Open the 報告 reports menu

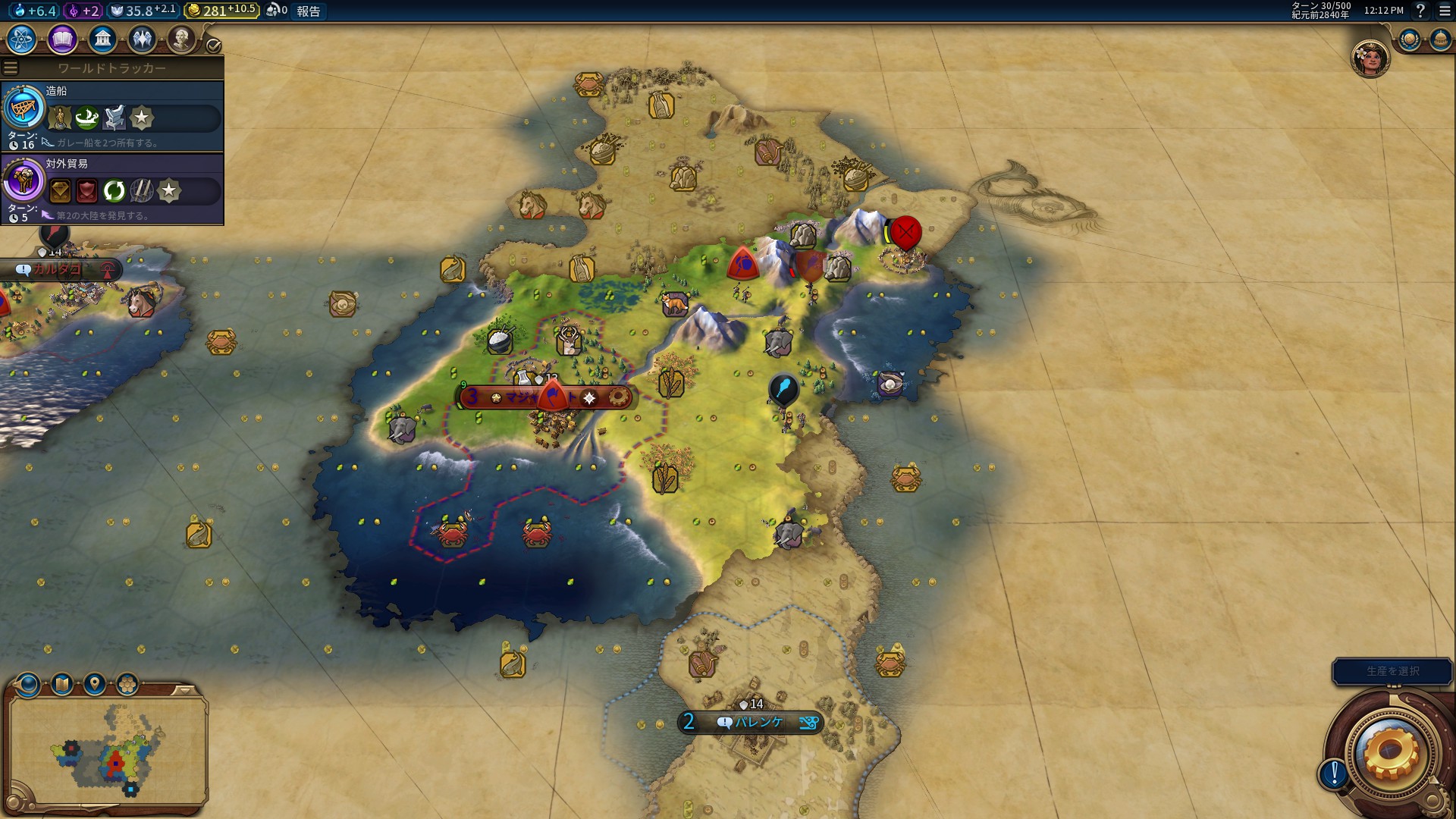[x=309, y=11]
